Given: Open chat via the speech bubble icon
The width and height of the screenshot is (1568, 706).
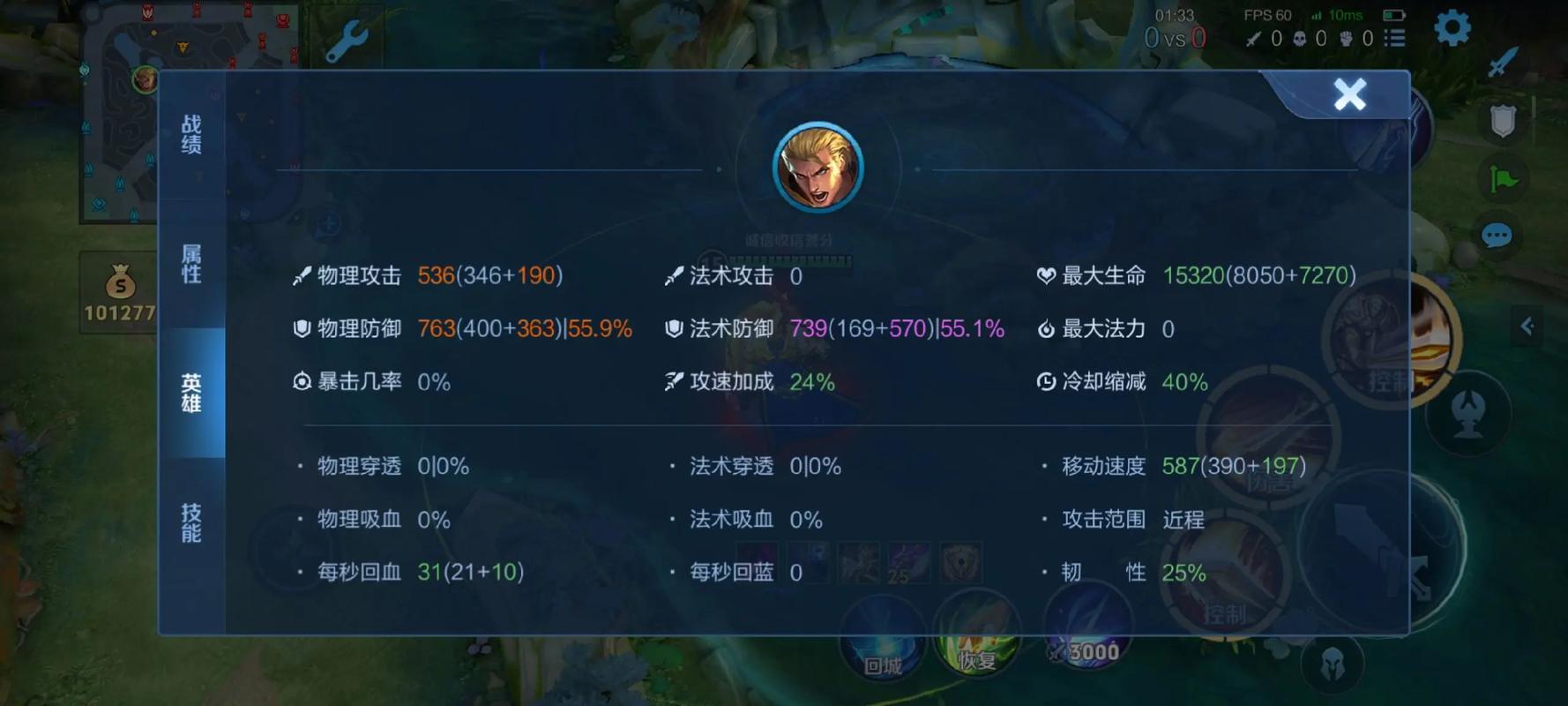Looking at the screenshot, I should [x=1497, y=235].
